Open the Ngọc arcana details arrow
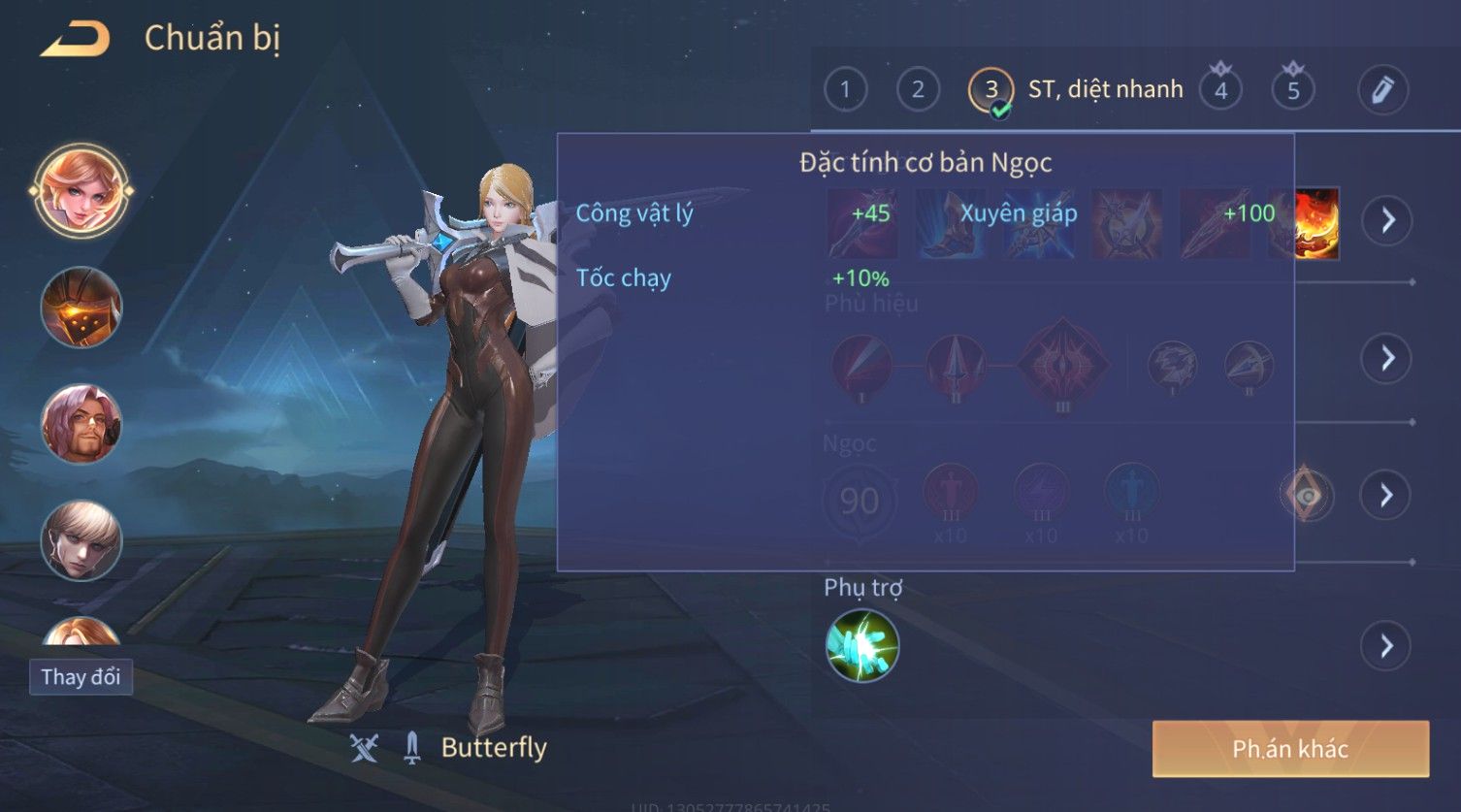The height and width of the screenshot is (812, 1461). coord(1387,495)
